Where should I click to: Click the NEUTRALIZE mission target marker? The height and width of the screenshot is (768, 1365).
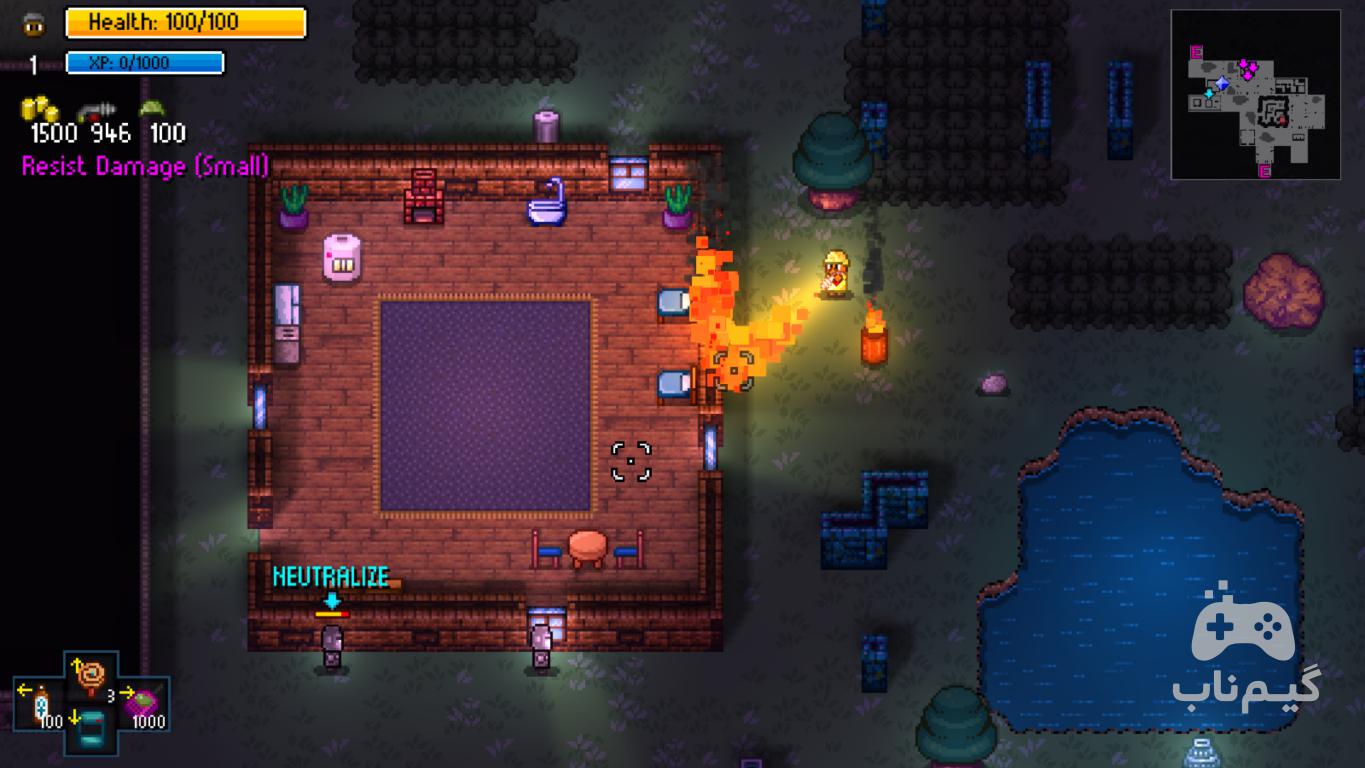(x=331, y=601)
